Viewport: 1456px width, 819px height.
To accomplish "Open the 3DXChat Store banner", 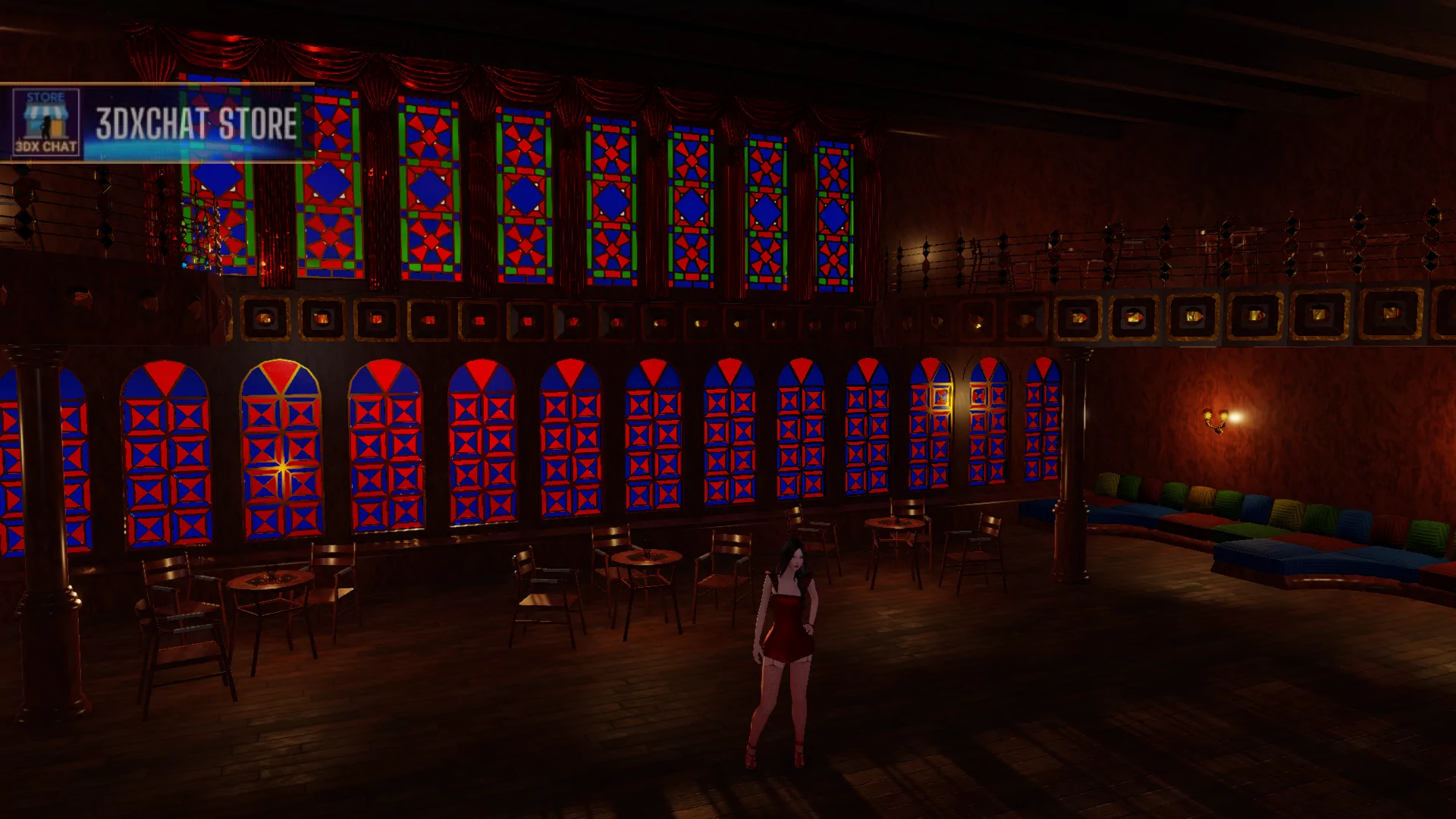I will 196,123.
